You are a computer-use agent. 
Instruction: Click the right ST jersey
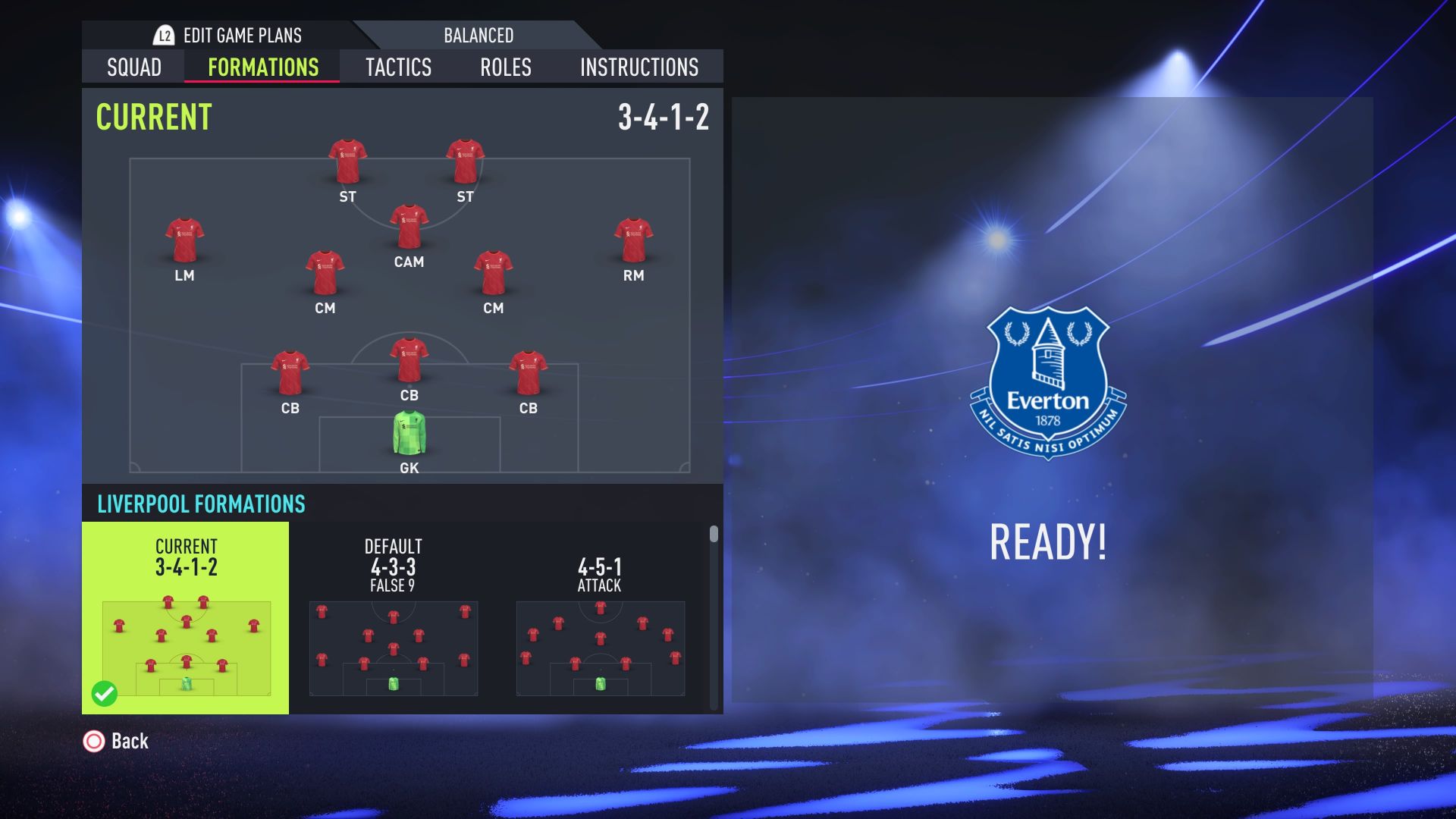[x=465, y=159]
